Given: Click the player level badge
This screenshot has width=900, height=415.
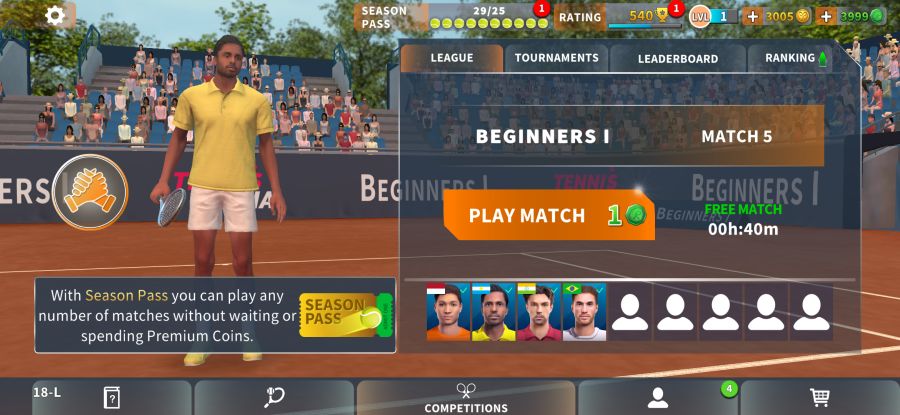Looking at the screenshot, I should tap(713, 16).
